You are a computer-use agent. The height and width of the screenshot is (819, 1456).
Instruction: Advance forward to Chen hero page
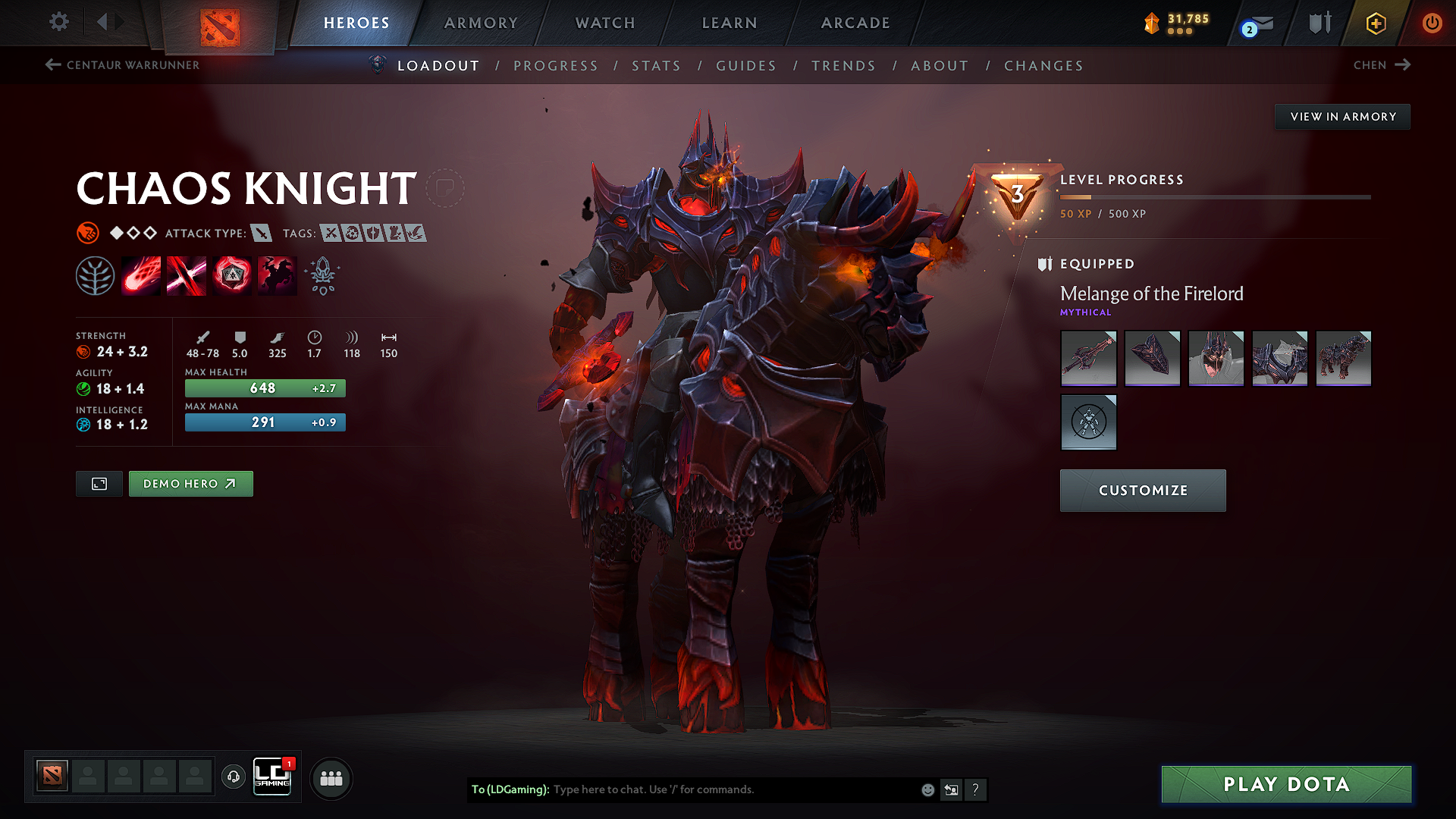[1382, 65]
